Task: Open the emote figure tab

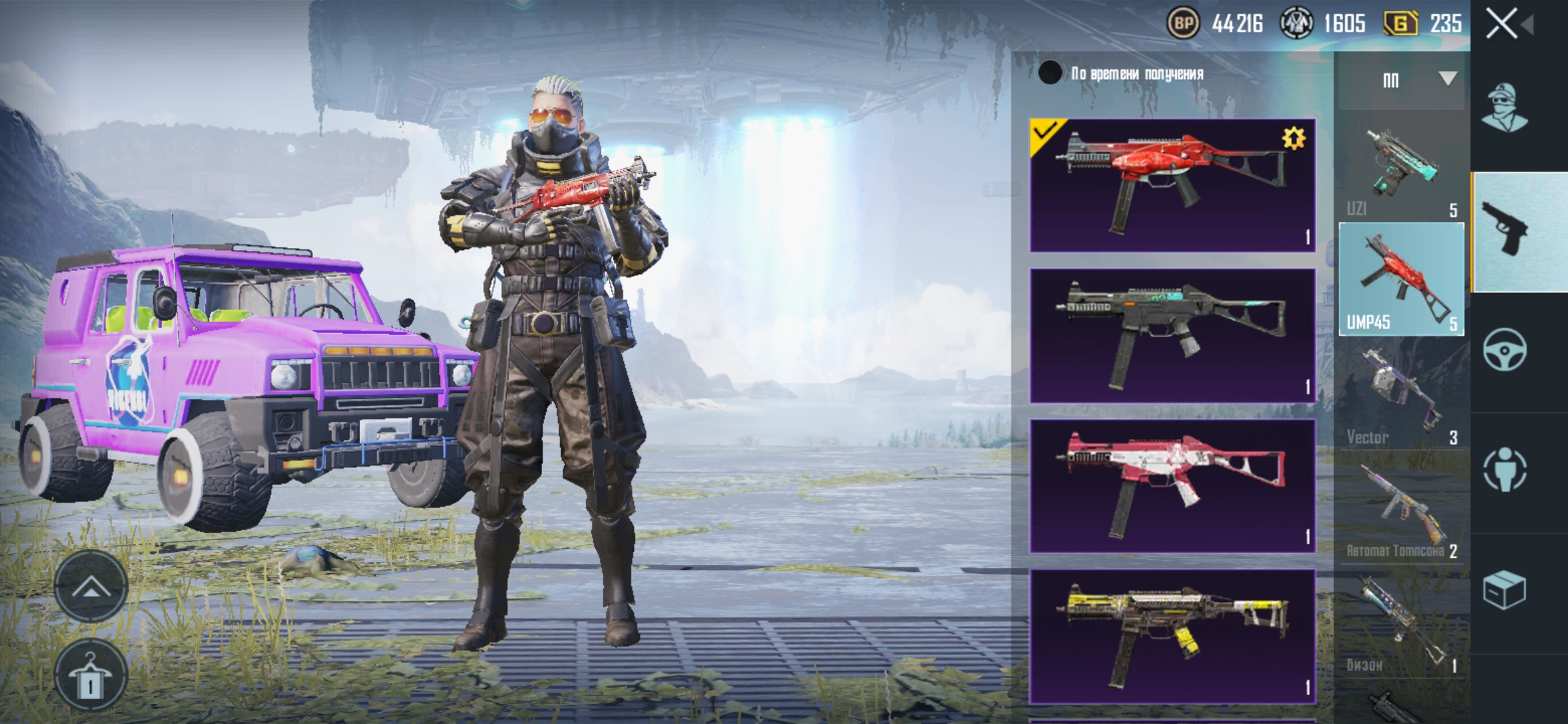Action: (1505, 469)
